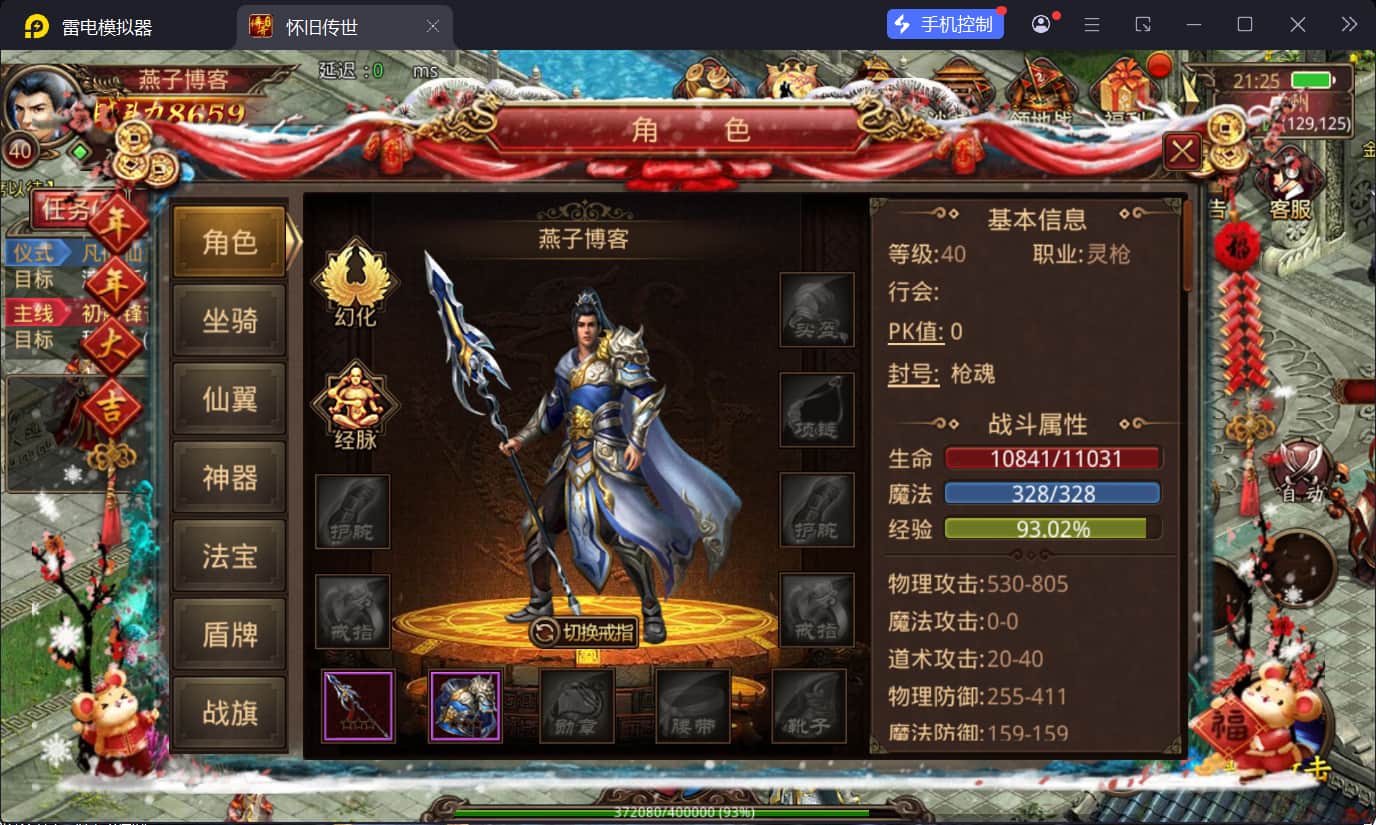Click the empty 护腕 bracer equipment slot
This screenshot has height=825, width=1376.
(352, 511)
